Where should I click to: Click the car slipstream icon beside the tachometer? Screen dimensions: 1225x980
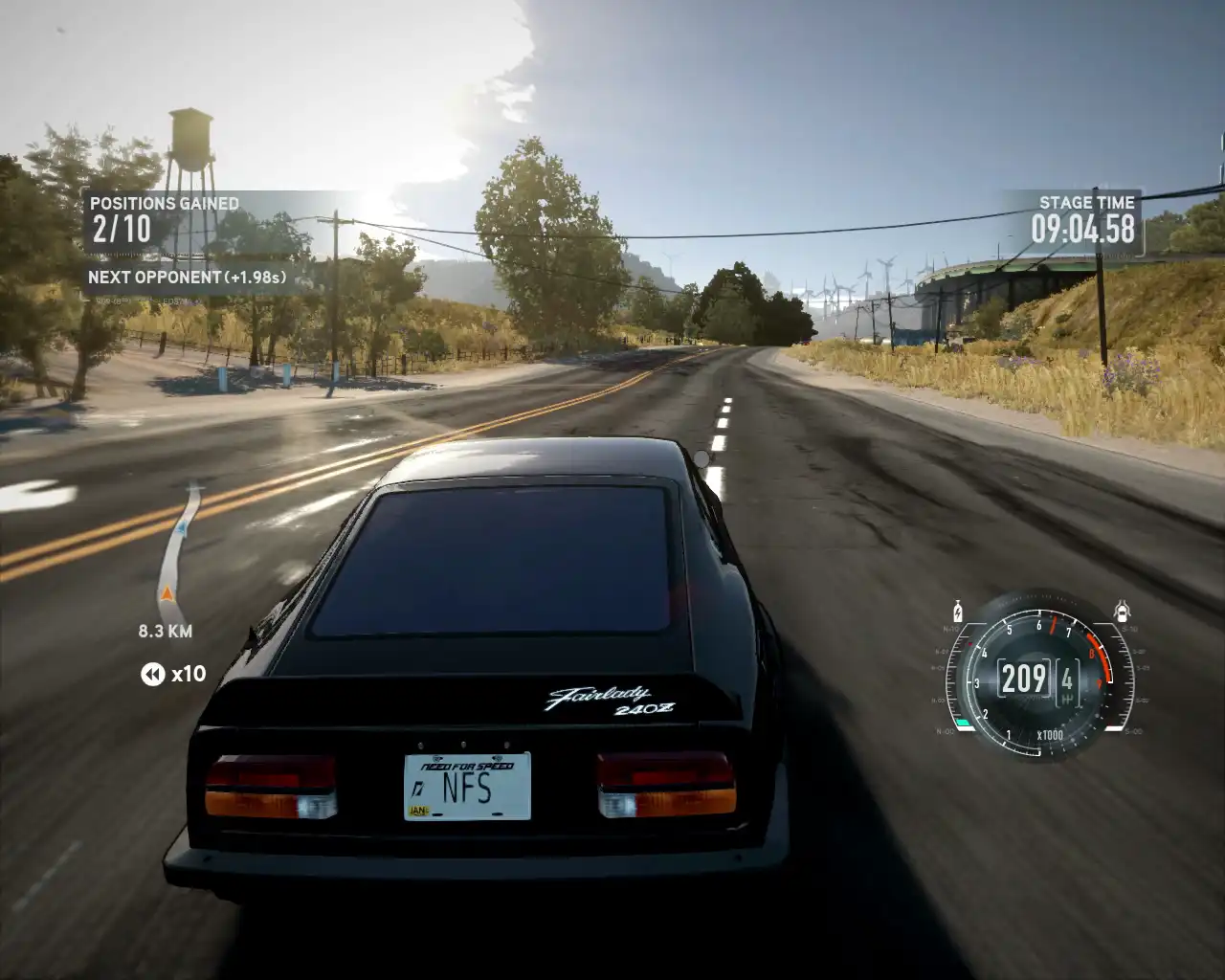click(1123, 612)
